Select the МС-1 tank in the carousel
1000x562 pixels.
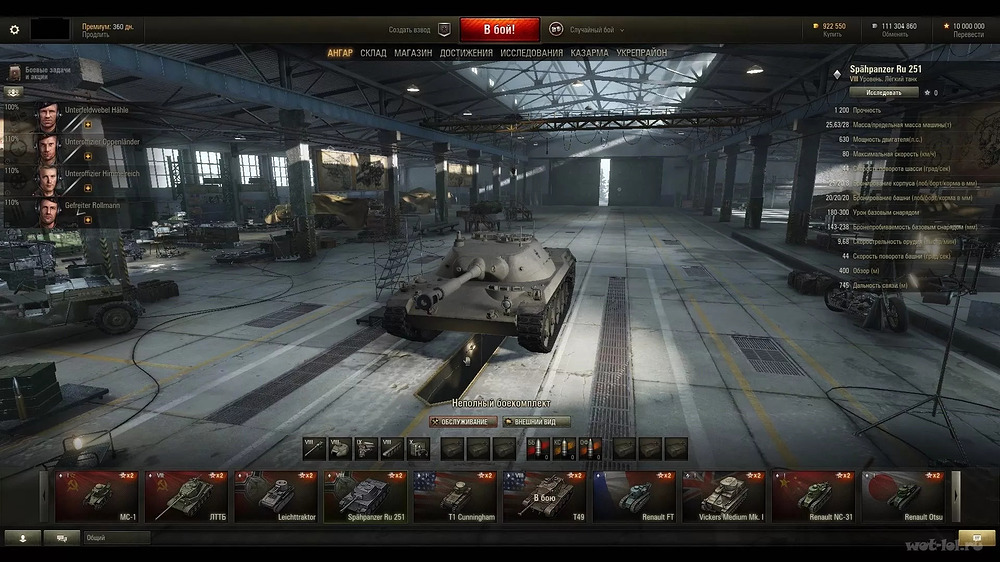pyautogui.click(x=98, y=496)
